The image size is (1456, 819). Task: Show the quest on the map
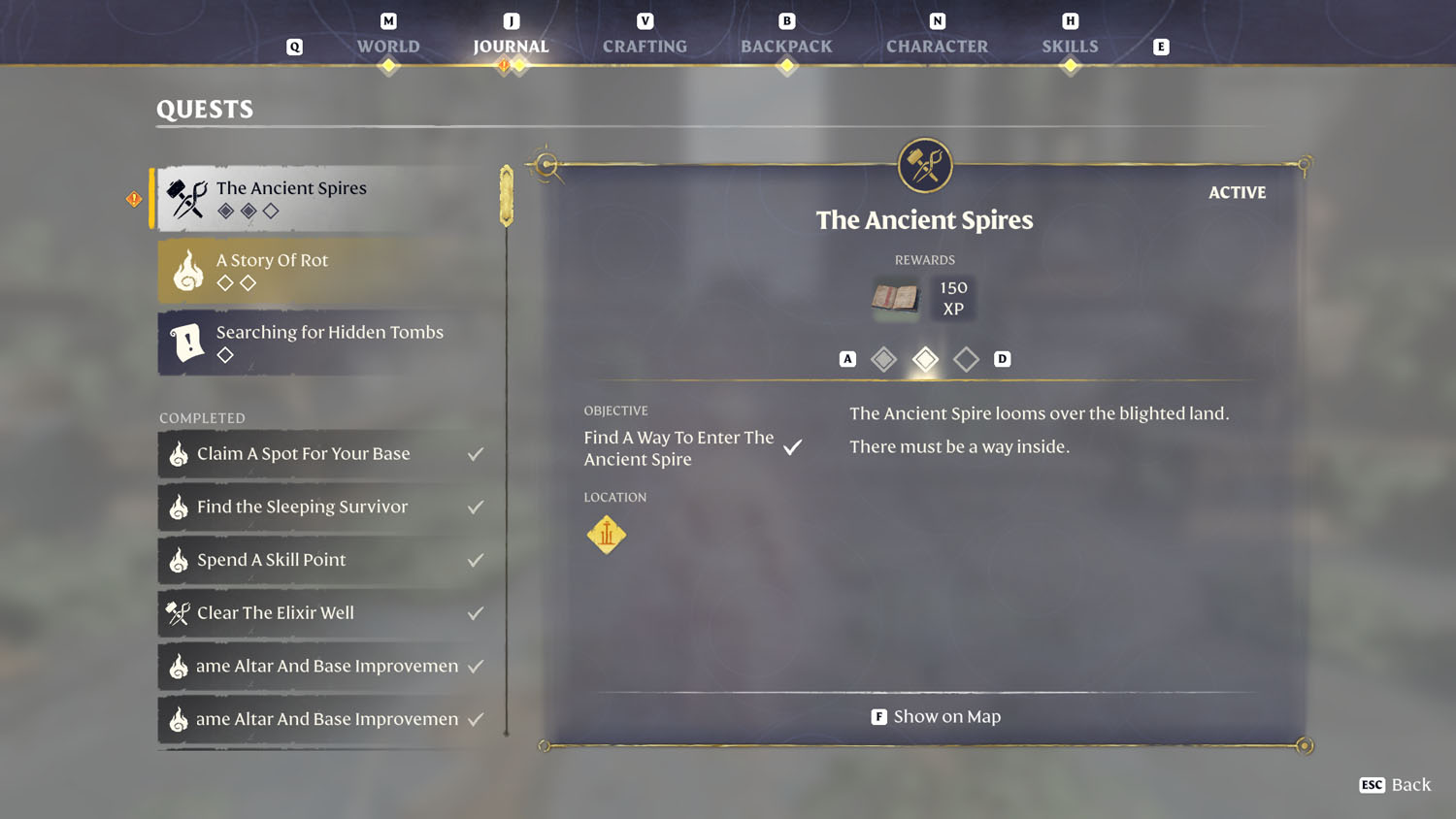[936, 716]
